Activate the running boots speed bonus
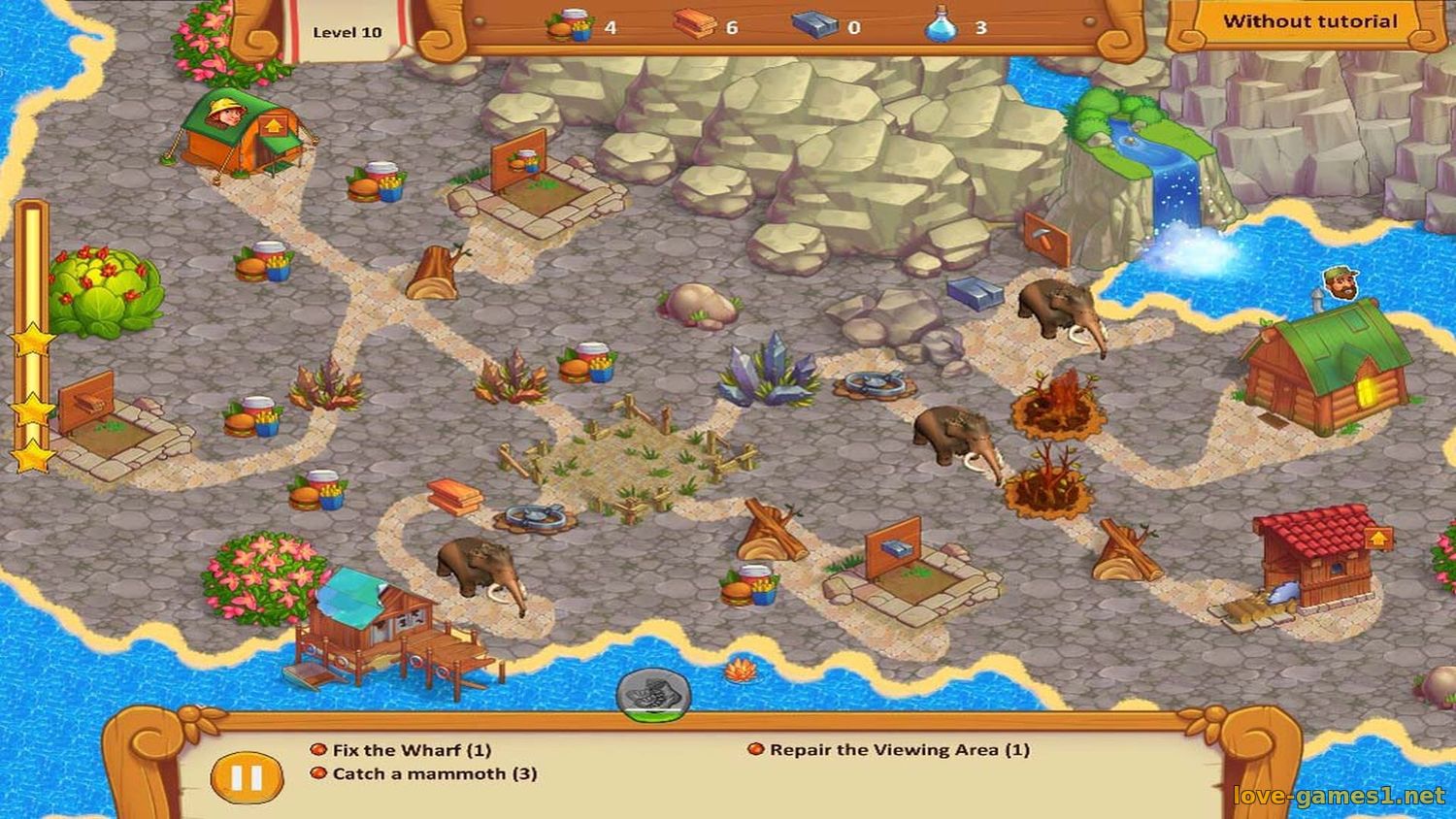Image resolution: width=1456 pixels, height=819 pixels. tap(653, 694)
